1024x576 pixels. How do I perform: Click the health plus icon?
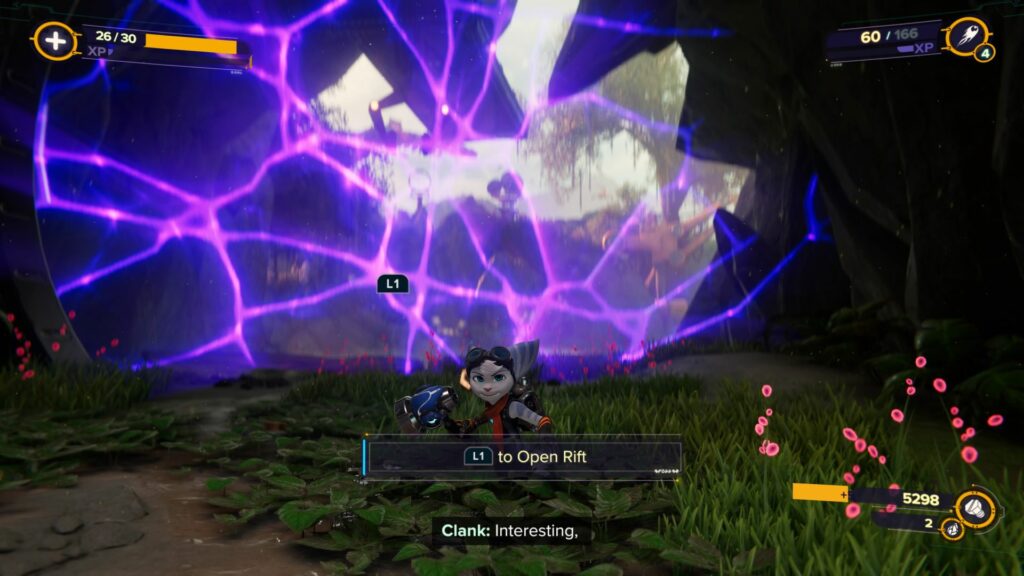(x=53, y=41)
